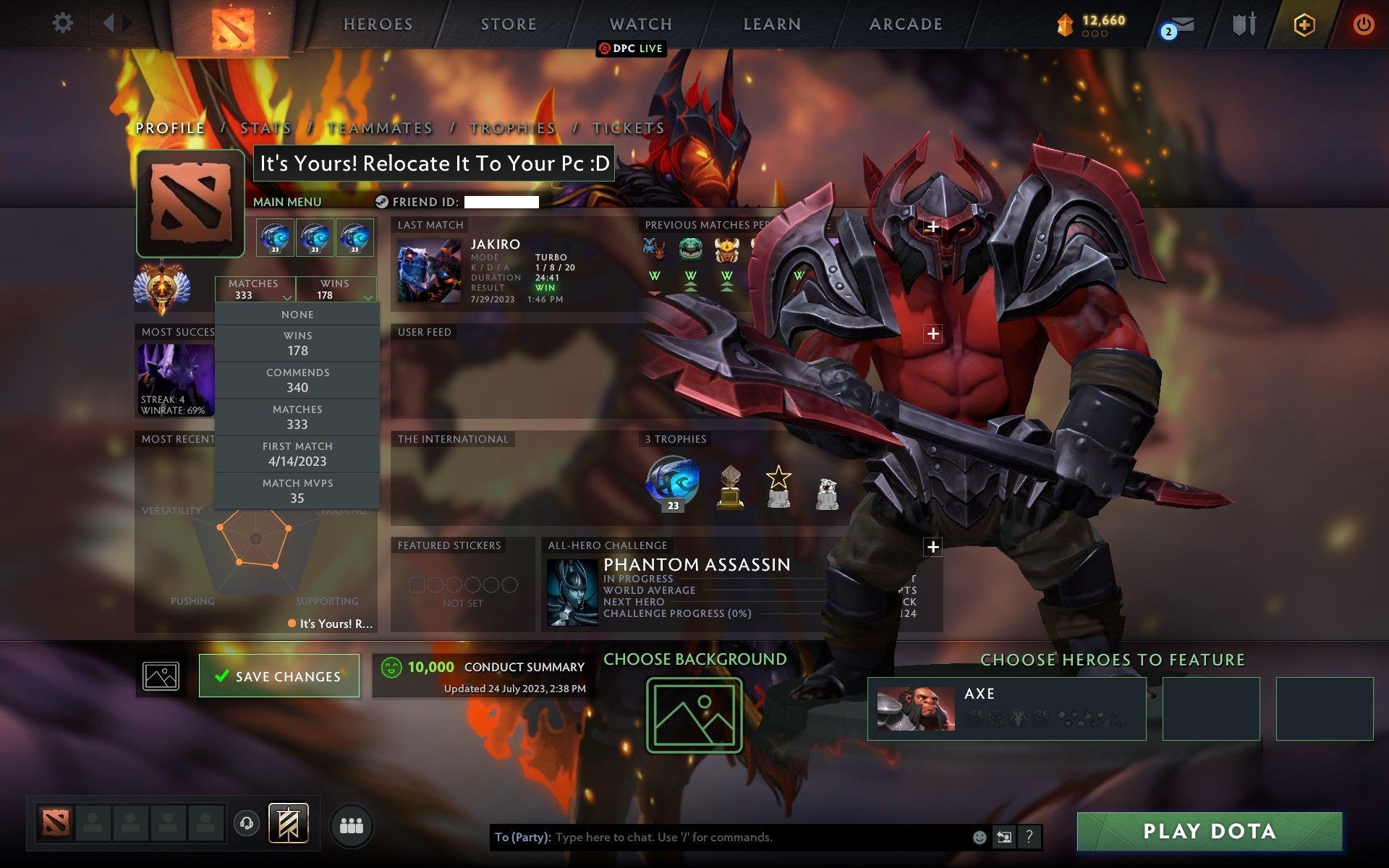Open the WINS stat dropdown
The image size is (1389, 868).
[x=336, y=290]
